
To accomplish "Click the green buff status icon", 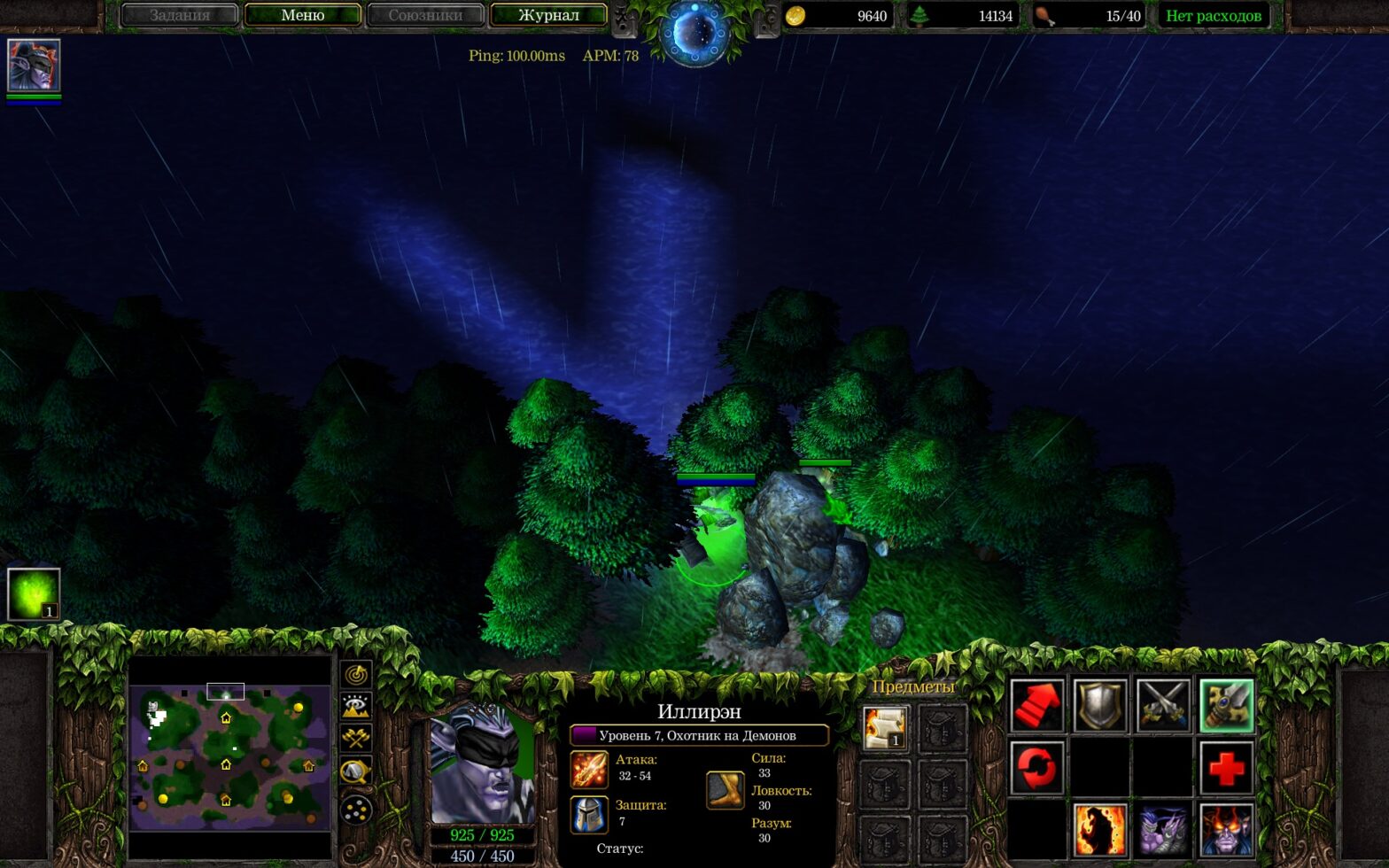I will coord(34,593).
